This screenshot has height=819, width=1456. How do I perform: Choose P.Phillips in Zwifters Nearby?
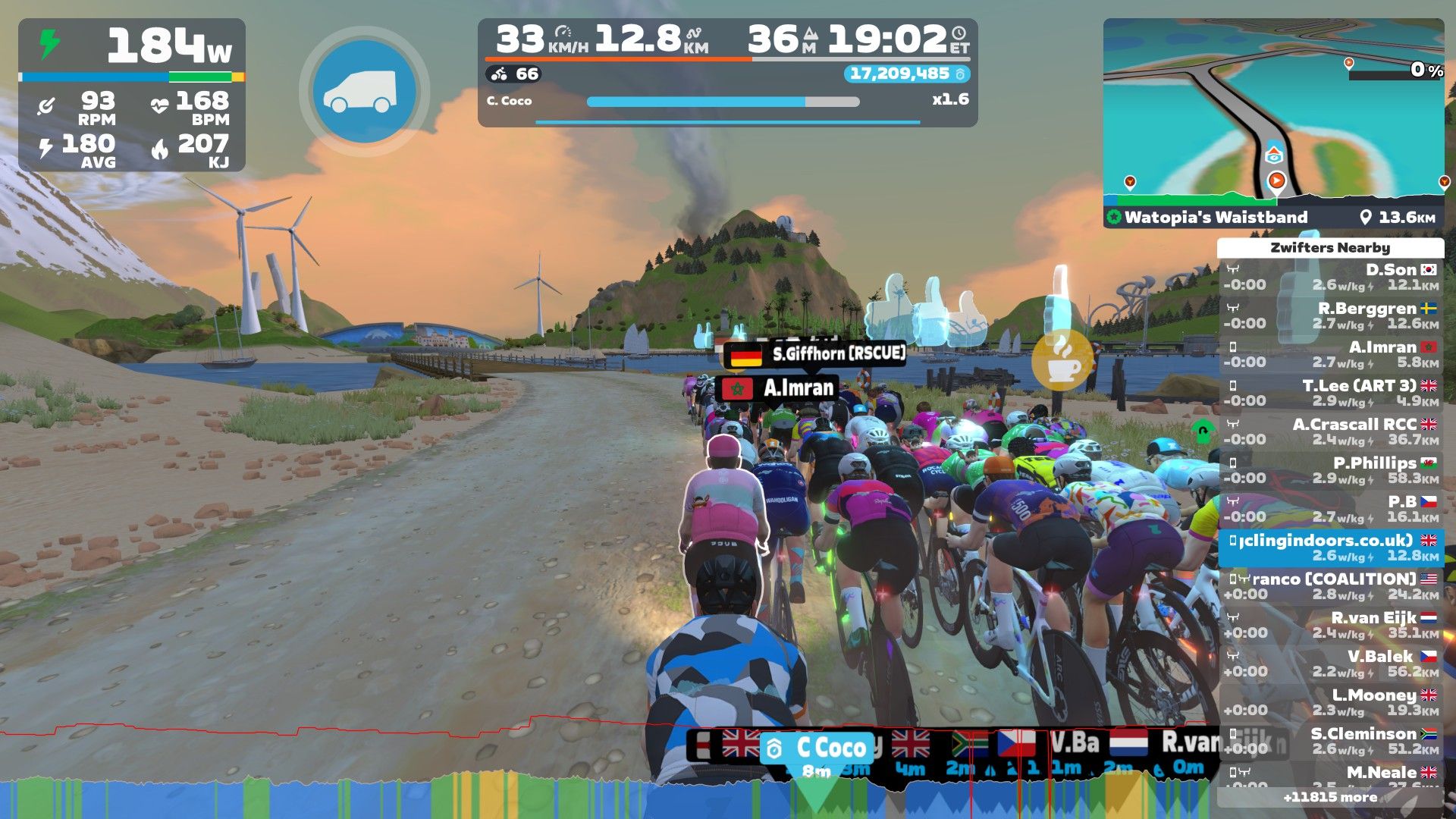pos(1331,470)
